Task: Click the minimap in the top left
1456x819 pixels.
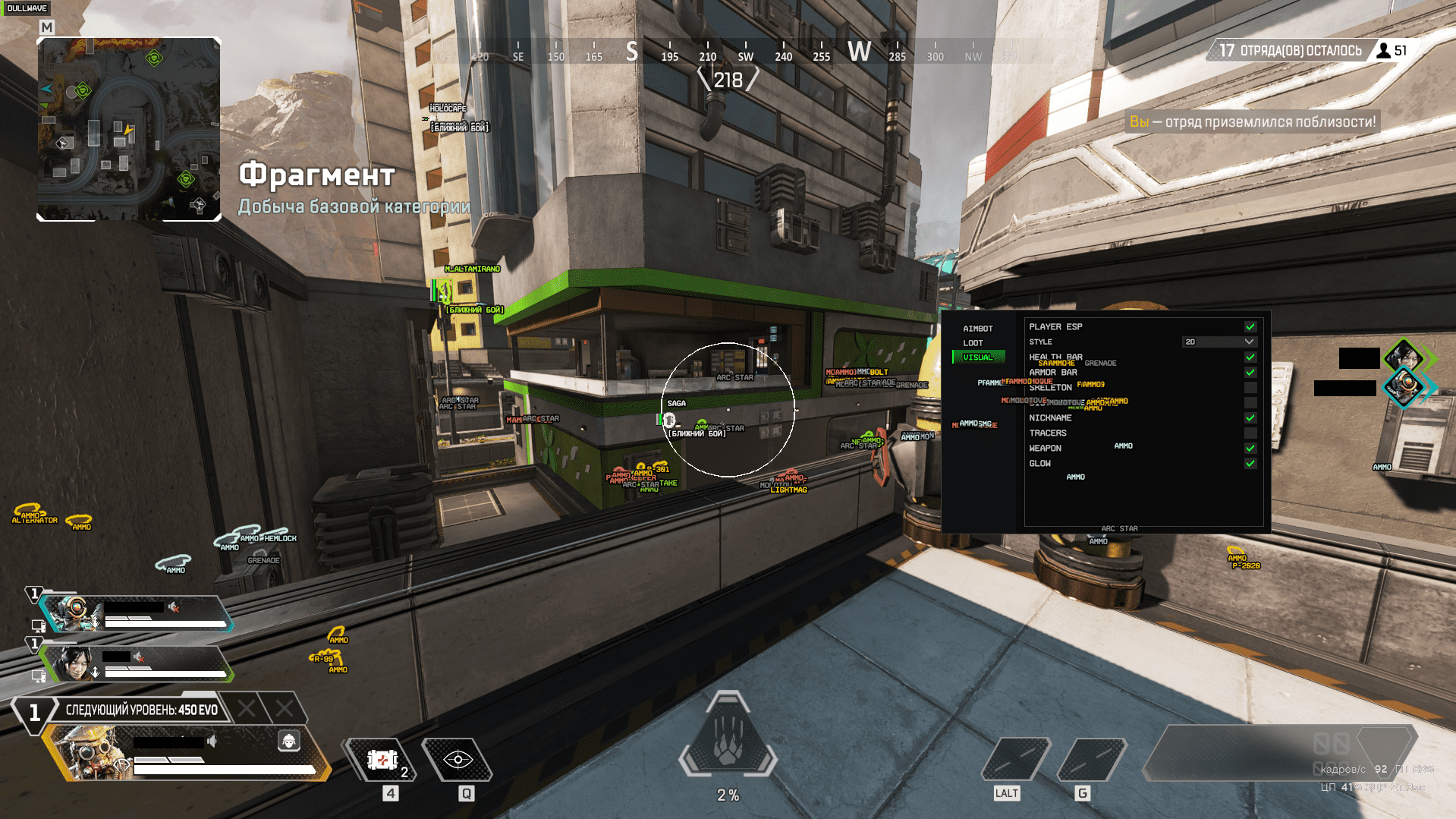Action: coord(129,128)
